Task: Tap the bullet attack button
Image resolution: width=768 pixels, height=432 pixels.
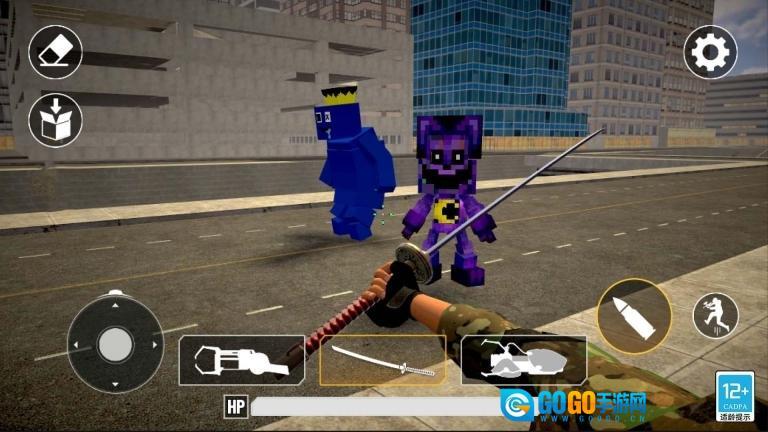Action: coord(634,315)
